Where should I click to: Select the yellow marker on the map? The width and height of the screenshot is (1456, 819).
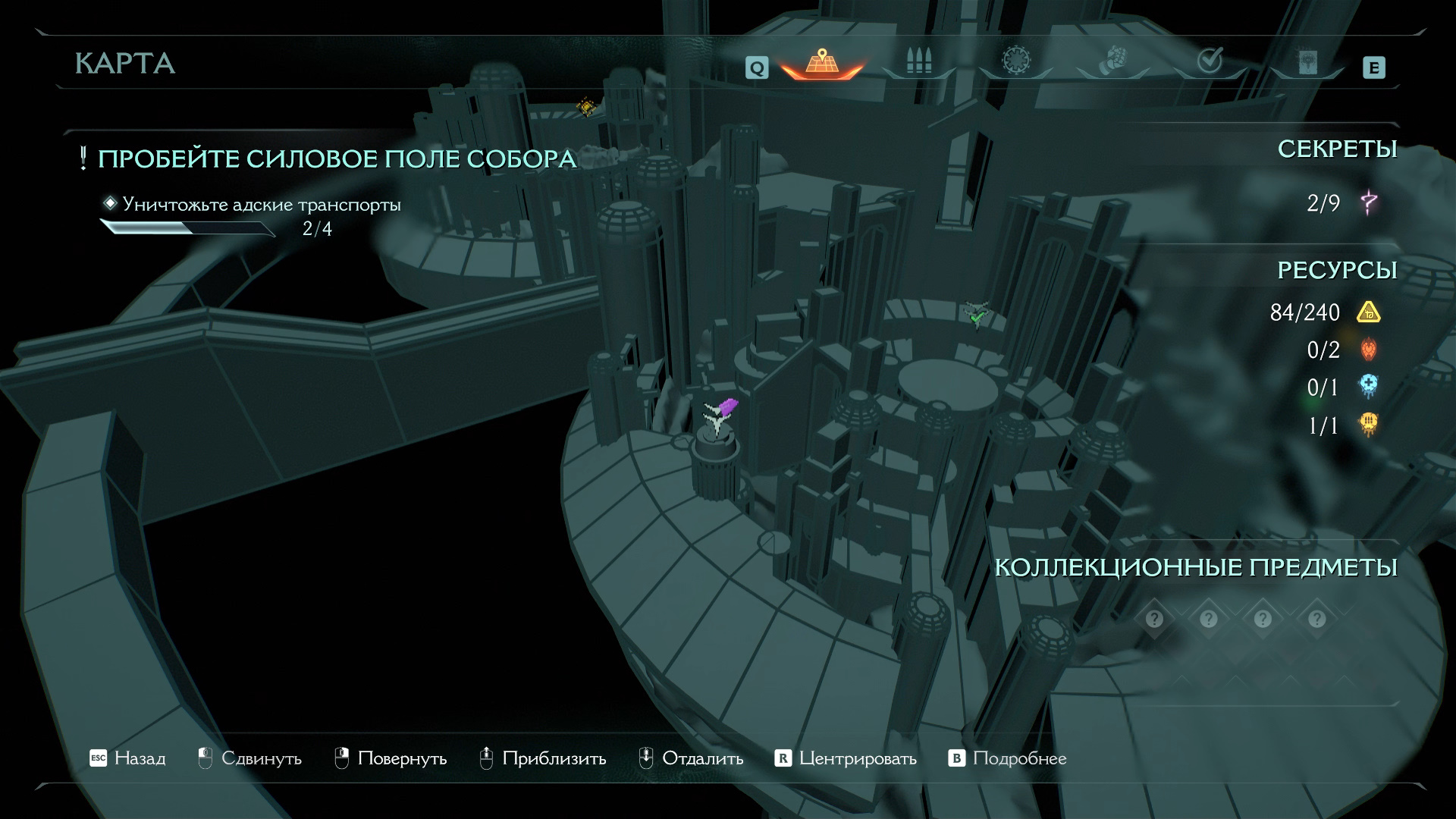click(x=585, y=107)
